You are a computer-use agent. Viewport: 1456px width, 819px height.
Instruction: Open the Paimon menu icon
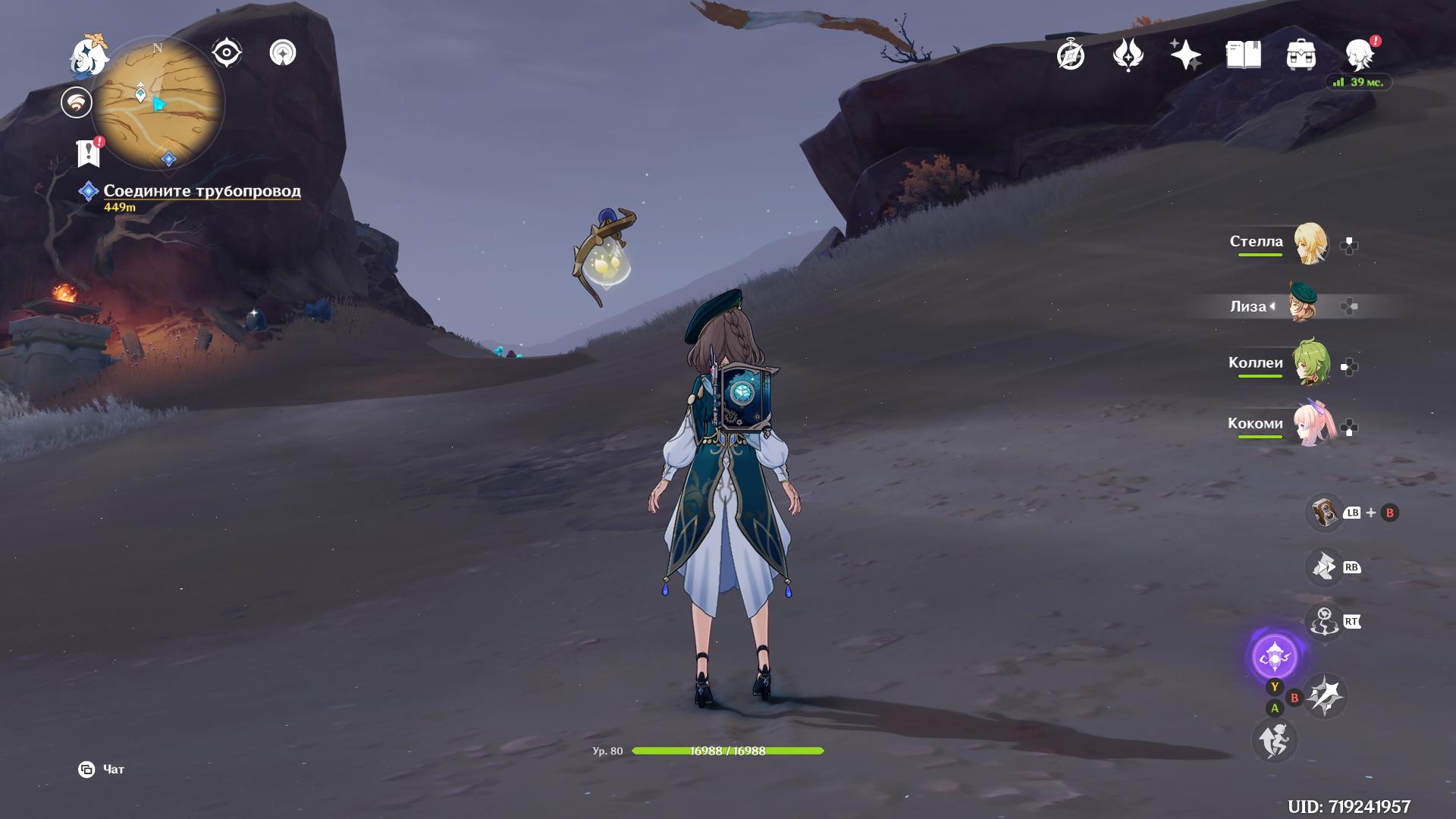pos(88,56)
